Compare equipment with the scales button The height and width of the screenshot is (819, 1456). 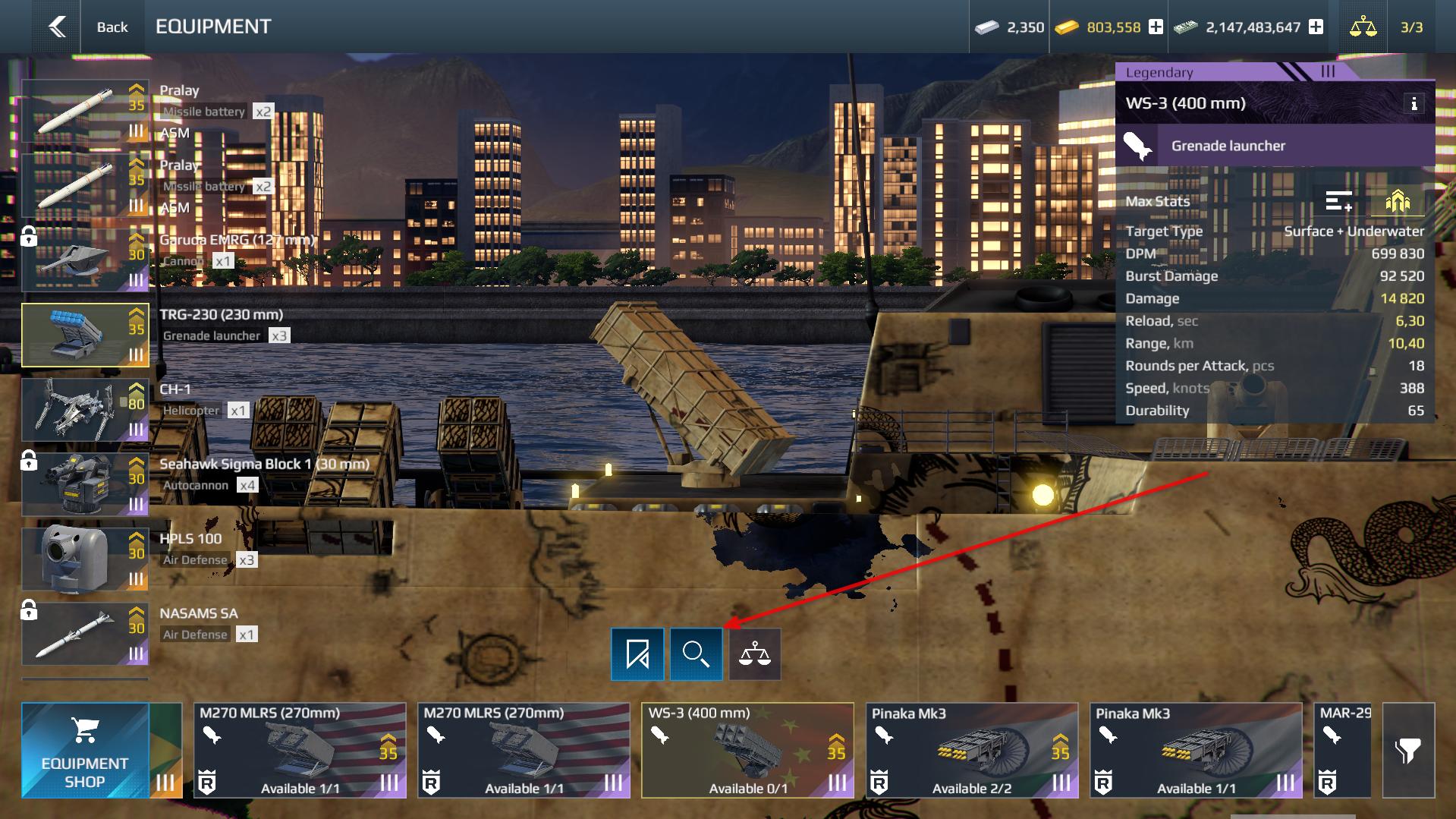(755, 654)
